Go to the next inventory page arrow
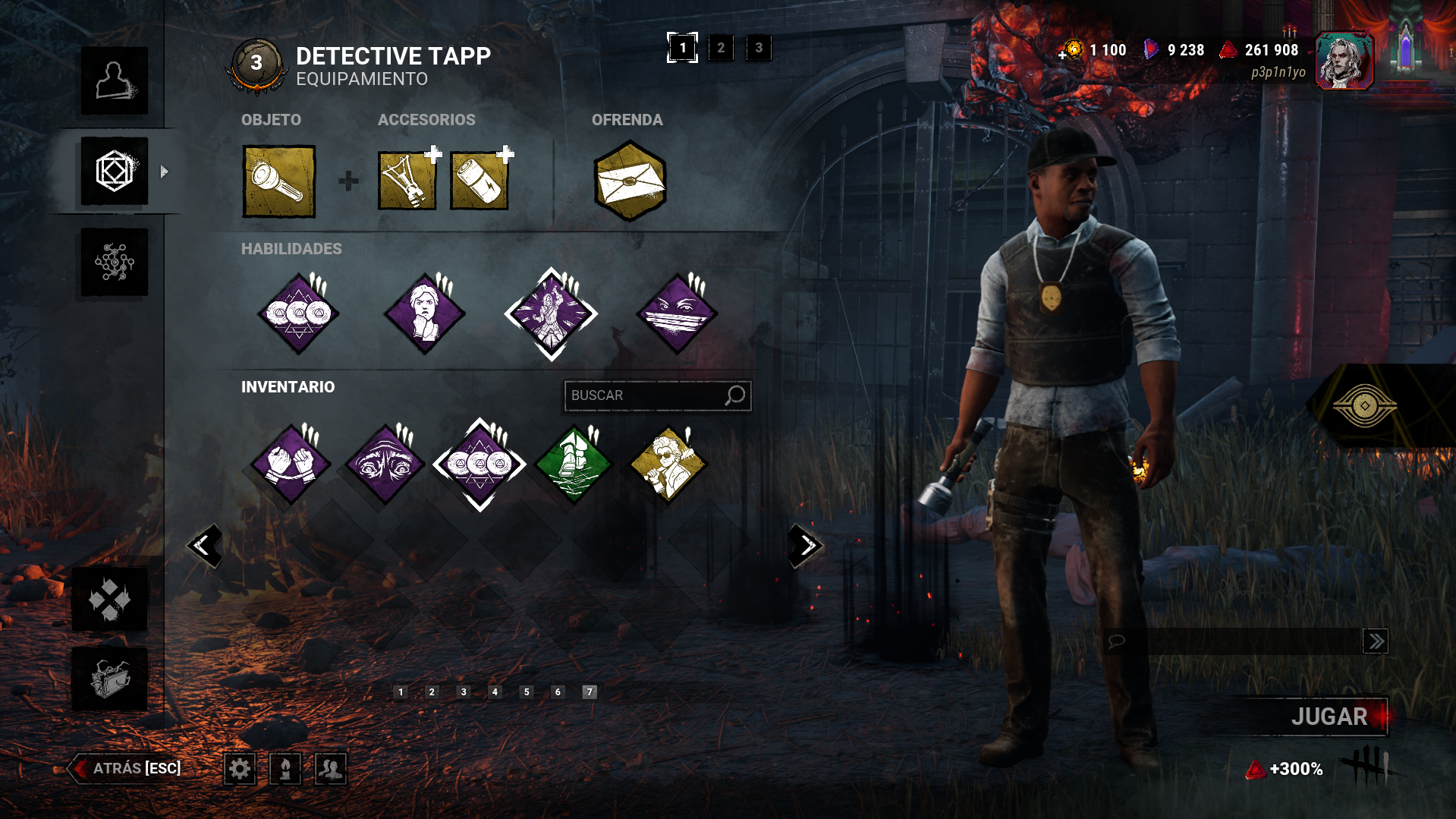 pyautogui.click(x=806, y=545)
